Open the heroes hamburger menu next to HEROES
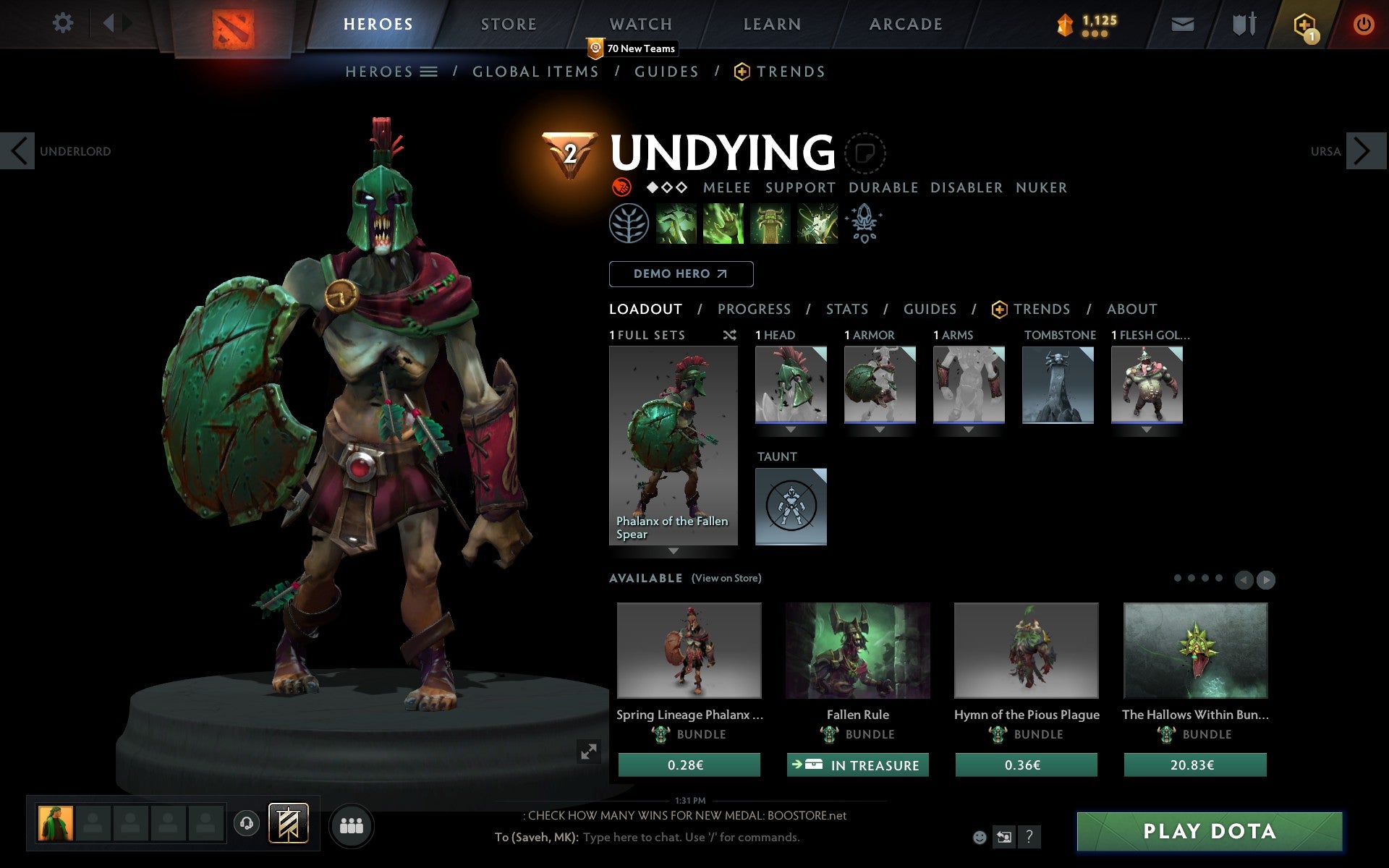Screen dimensions: 1389x868 click(429, 72)
